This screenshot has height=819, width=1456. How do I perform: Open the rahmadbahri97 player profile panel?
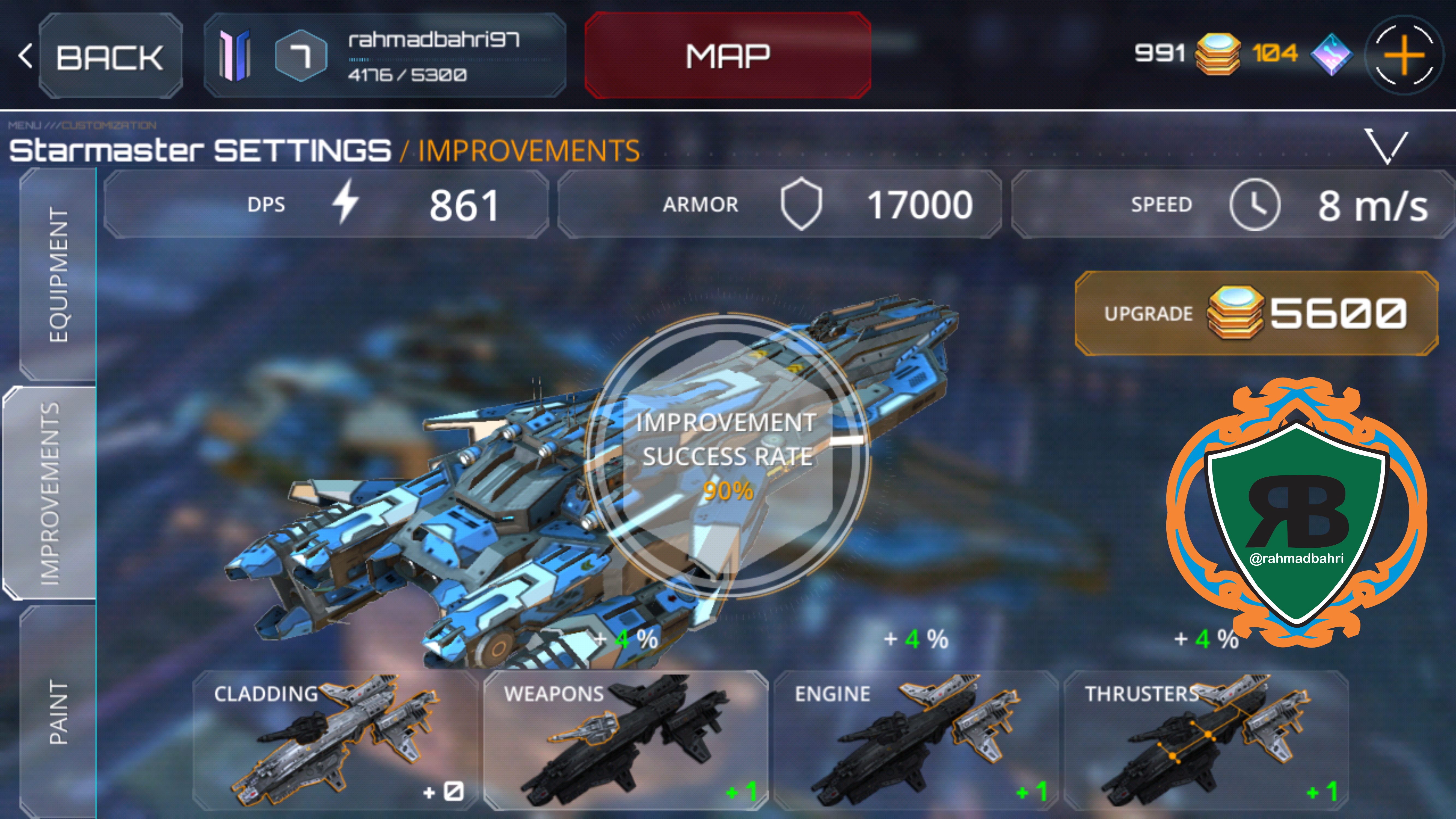385,56
